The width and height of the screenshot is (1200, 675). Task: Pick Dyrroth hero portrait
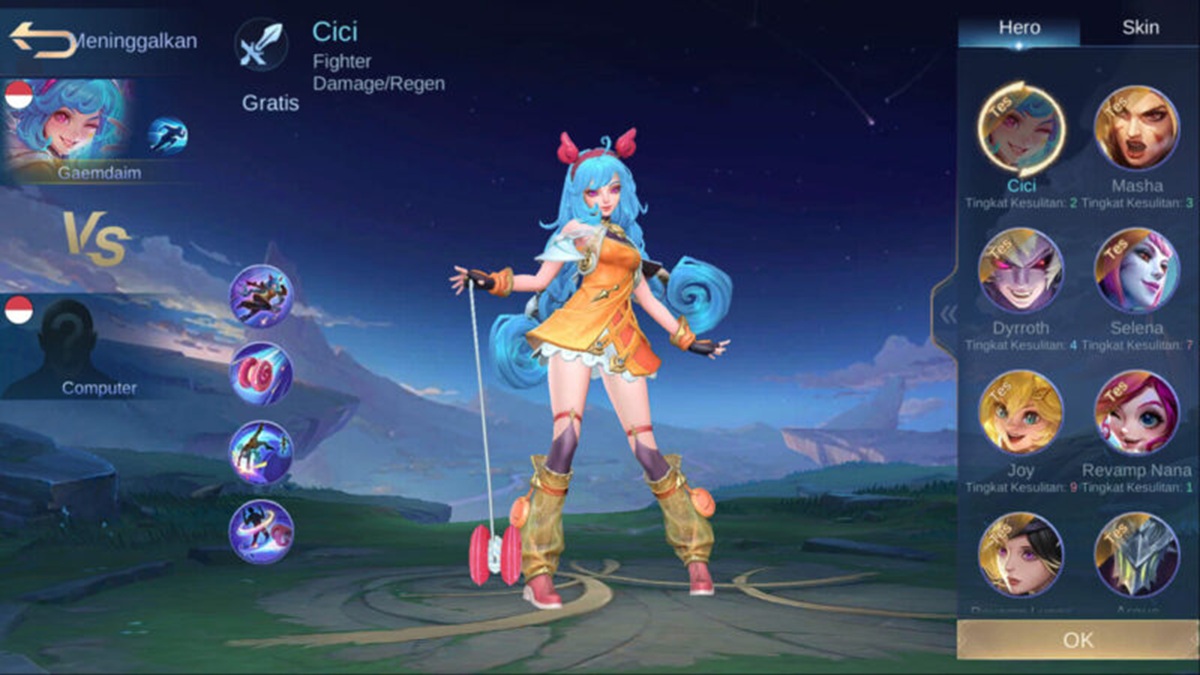tap(1021, 271)
